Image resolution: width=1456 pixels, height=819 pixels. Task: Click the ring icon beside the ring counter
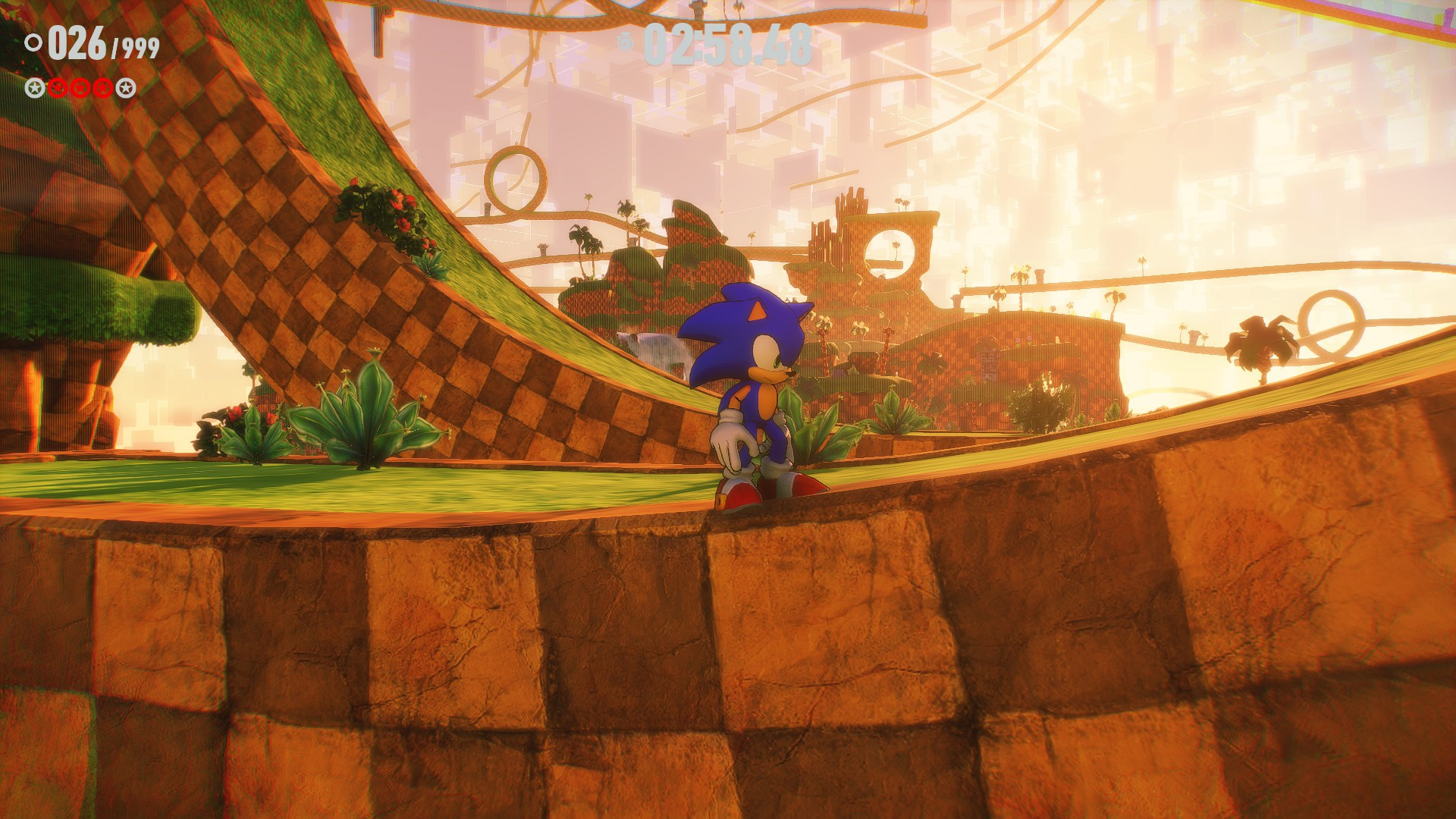tap(34, 42)
